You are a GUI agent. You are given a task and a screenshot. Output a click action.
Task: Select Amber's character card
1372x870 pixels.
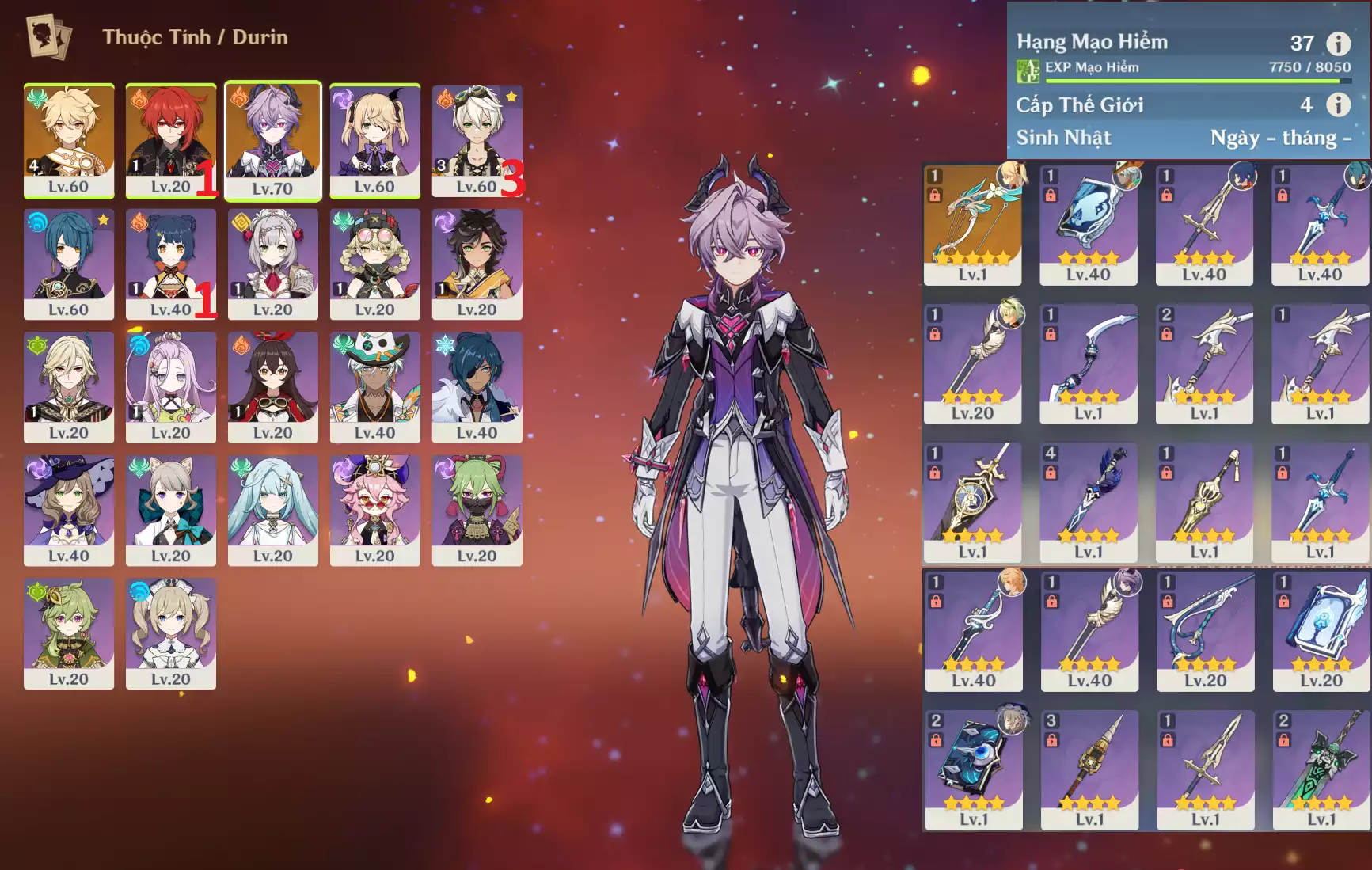(272, 386)
